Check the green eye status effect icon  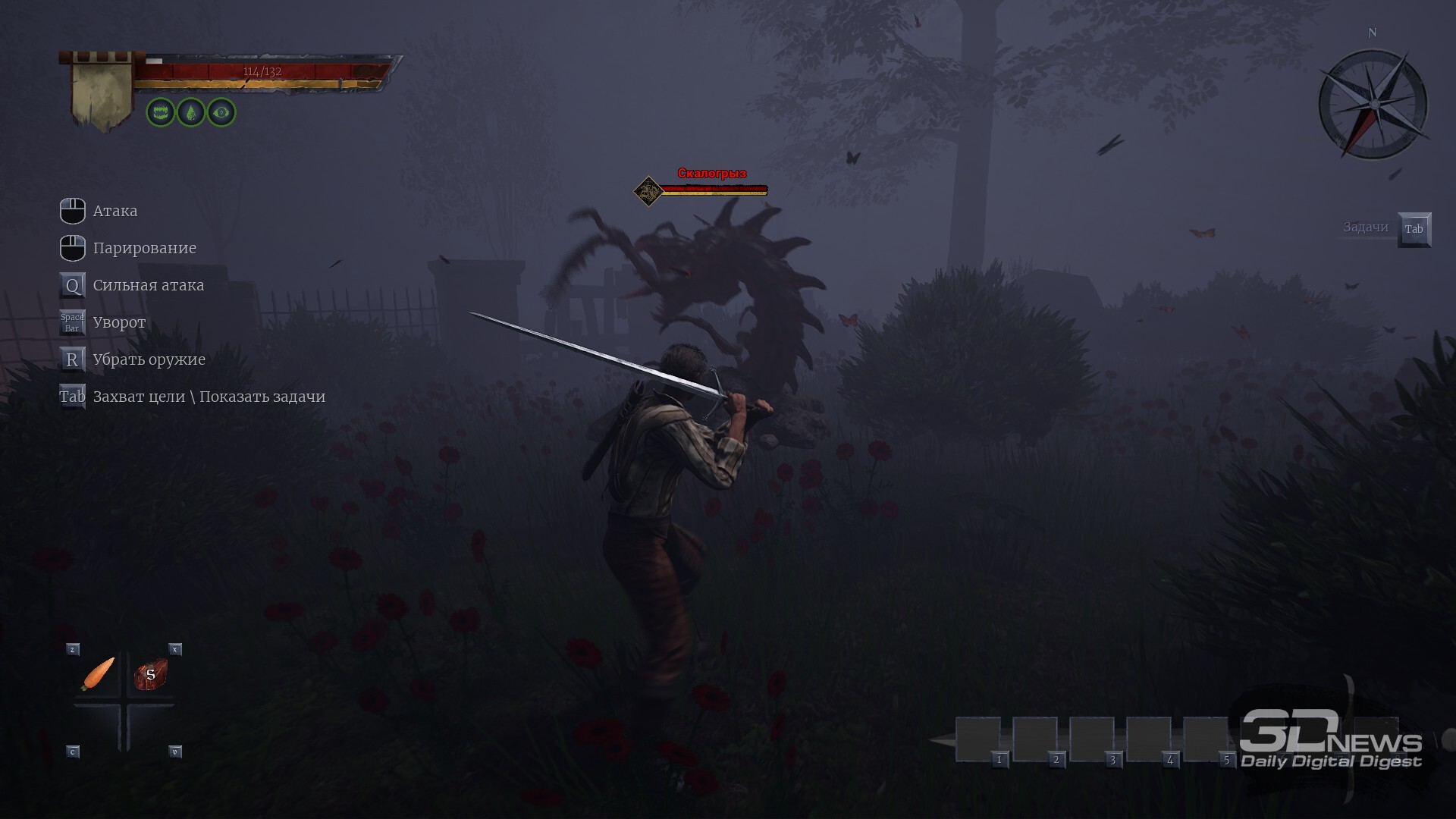coord(221,113)
